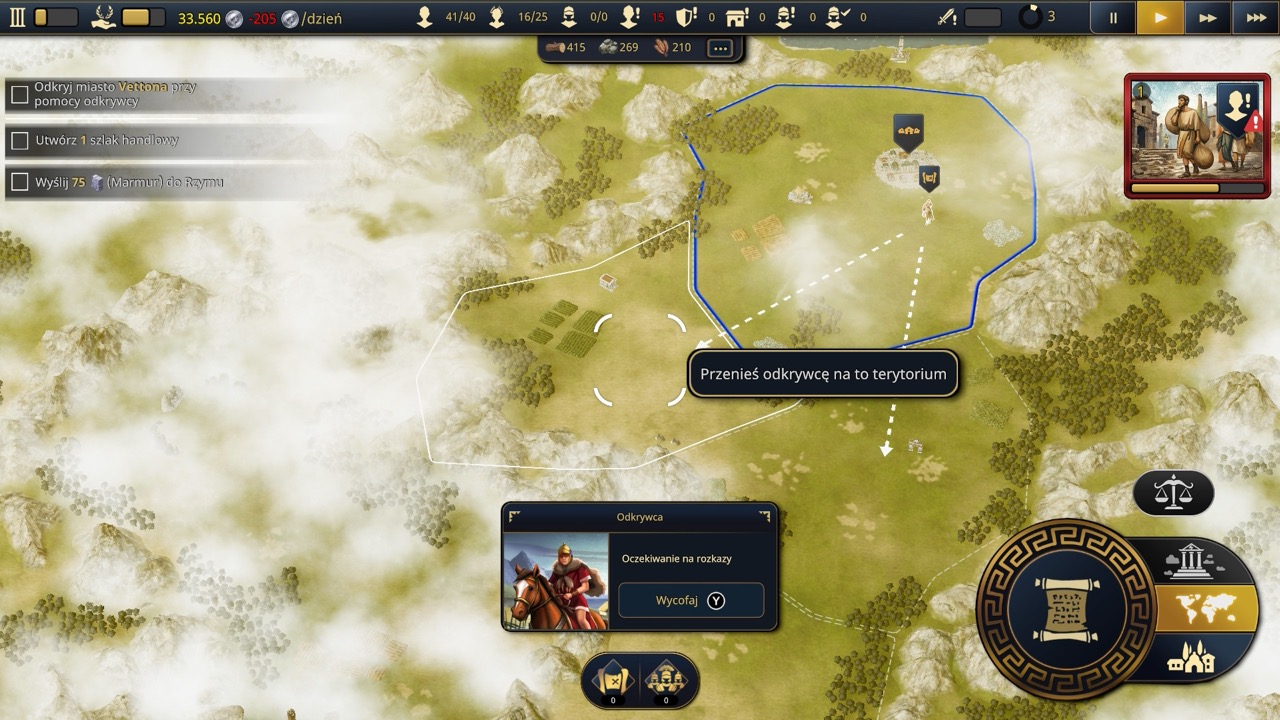Click the Odkrywca horseman portrait
The width and height of the screenshot is (1280, 720).
[x=556, y=581]
